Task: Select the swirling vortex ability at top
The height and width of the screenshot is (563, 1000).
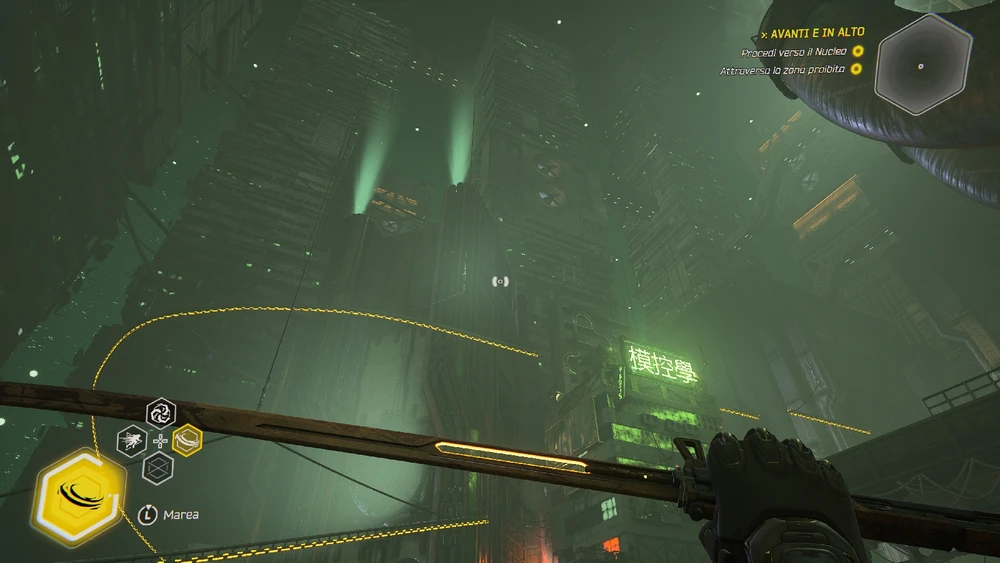Action: [x=161, y=412]
